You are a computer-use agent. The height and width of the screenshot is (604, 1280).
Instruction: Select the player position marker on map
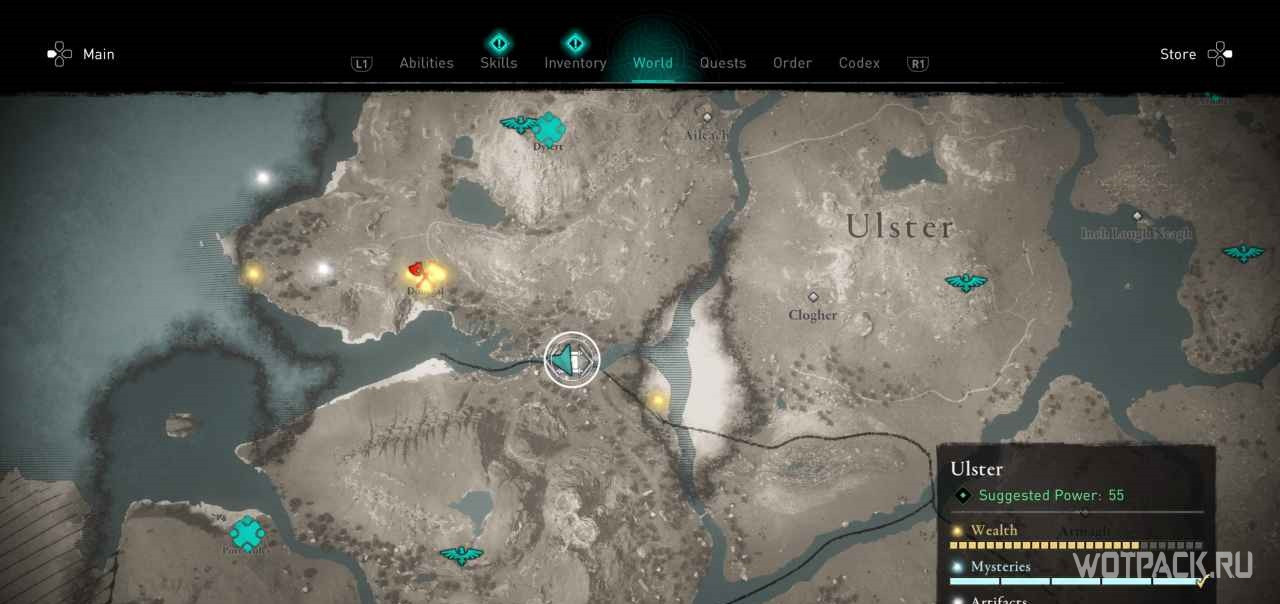click(x=572, y=360)
